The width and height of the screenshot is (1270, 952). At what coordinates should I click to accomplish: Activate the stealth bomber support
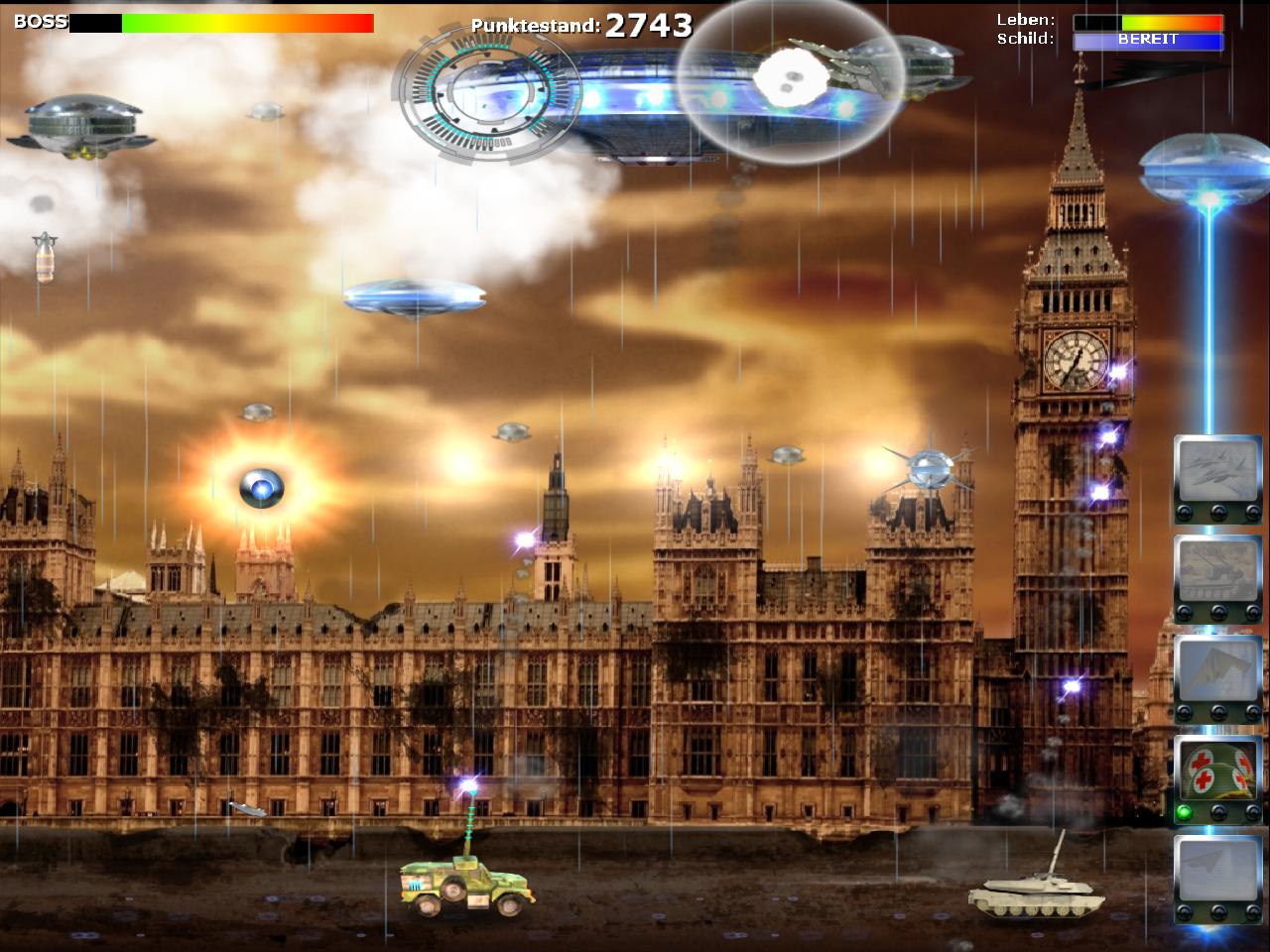click(1217, 671)
